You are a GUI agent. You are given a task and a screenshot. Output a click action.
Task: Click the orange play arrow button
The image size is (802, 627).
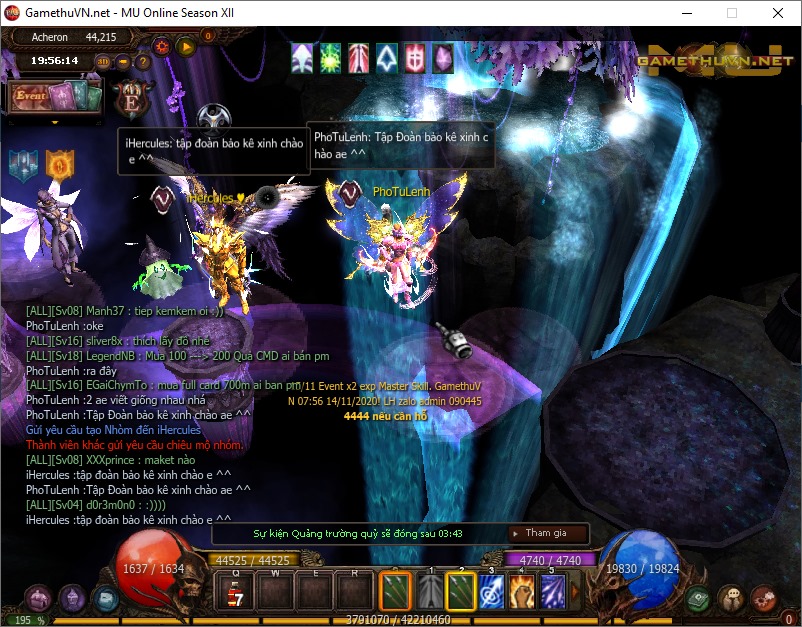[185, 45]
